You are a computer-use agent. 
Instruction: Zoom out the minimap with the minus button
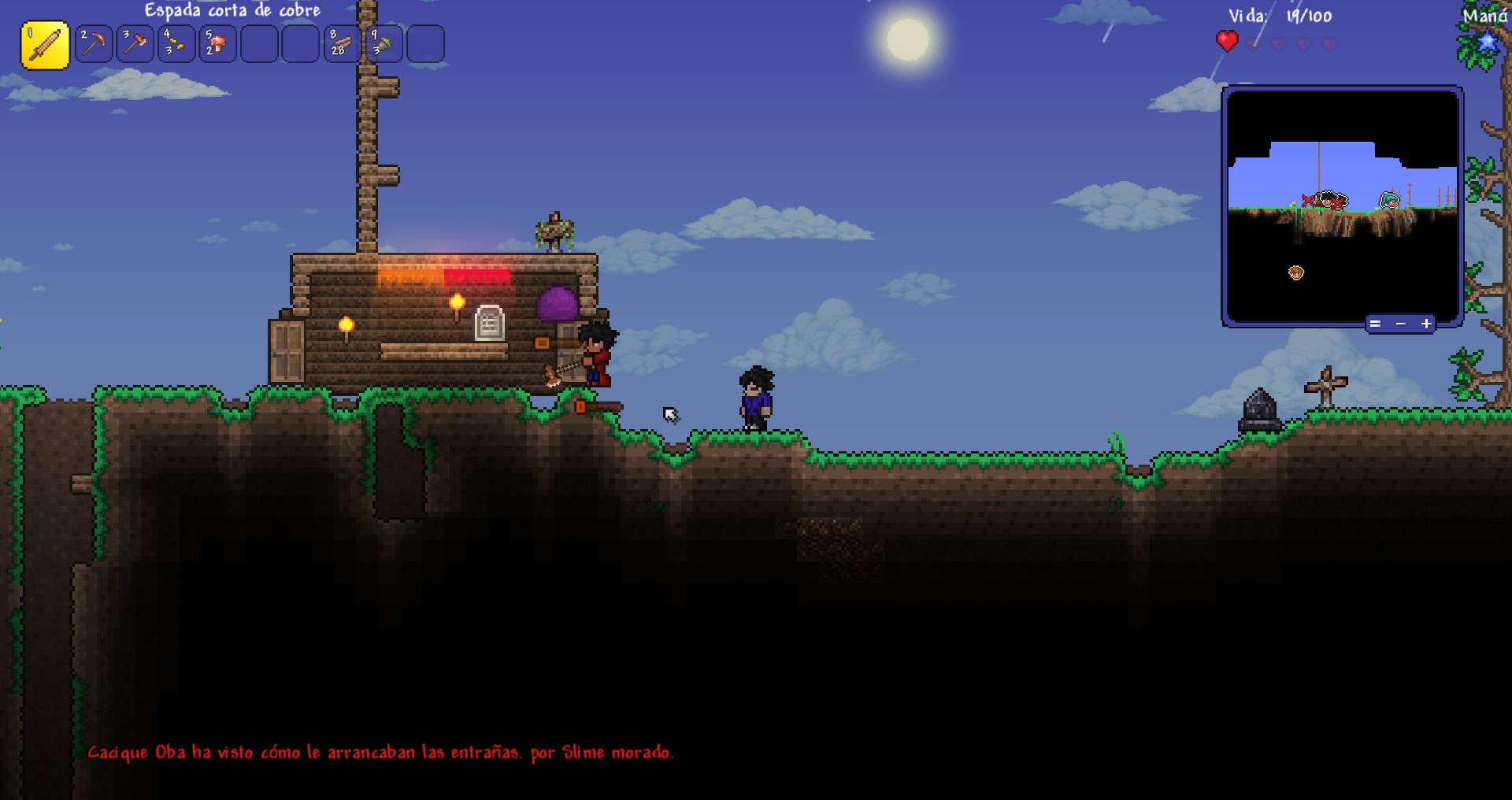coord(1400,324)
